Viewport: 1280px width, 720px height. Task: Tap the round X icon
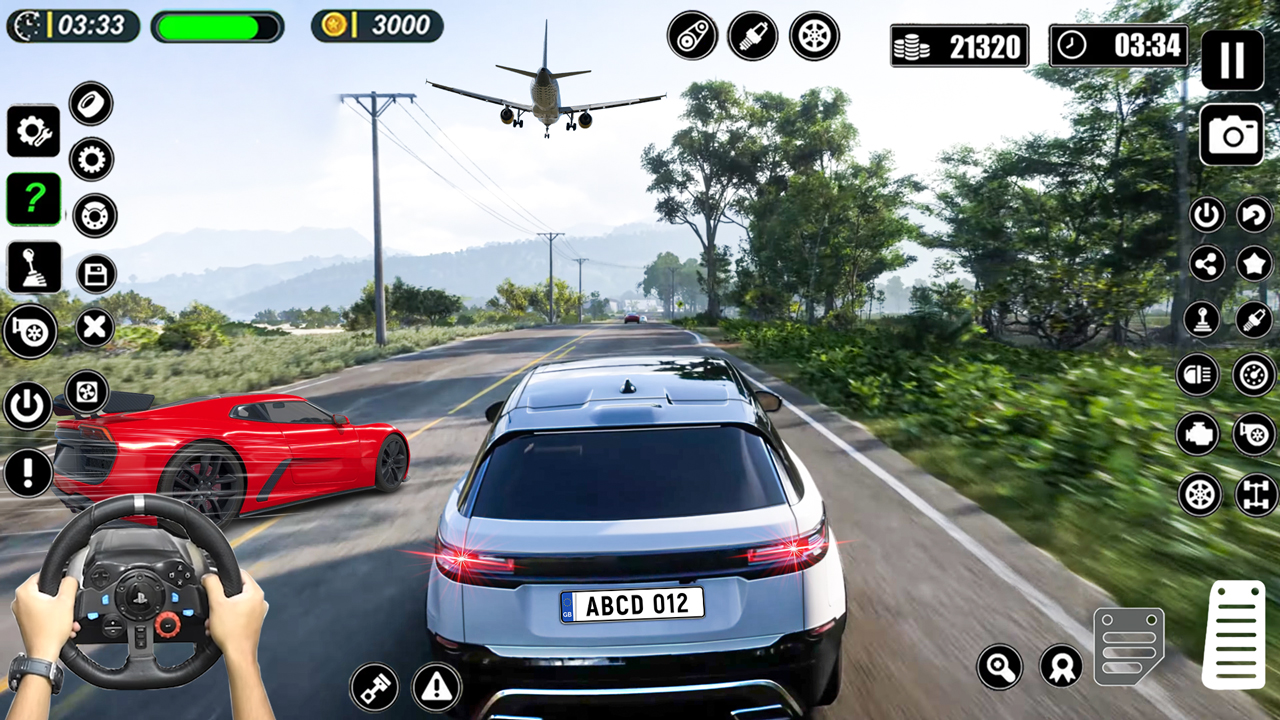[95, 327]
